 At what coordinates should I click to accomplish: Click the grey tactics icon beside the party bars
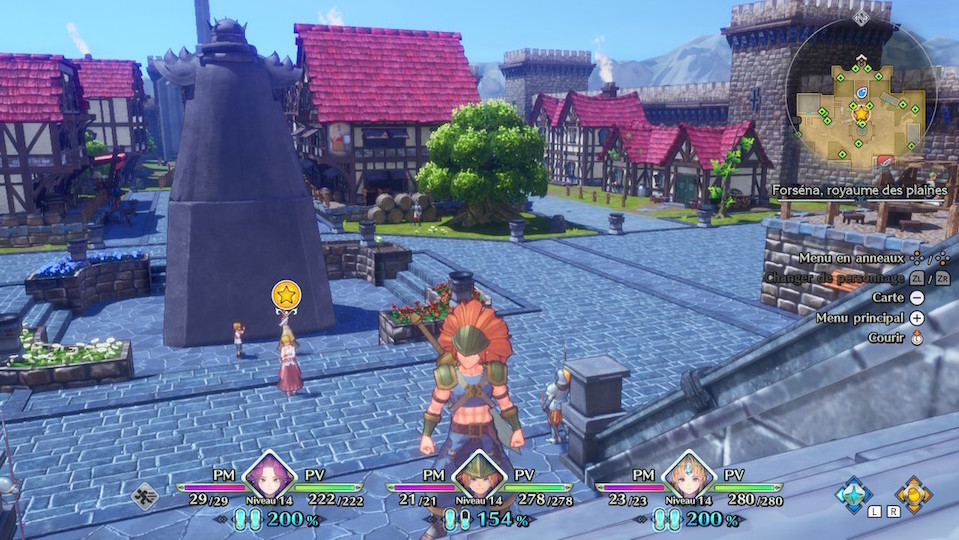coord(146,495)
